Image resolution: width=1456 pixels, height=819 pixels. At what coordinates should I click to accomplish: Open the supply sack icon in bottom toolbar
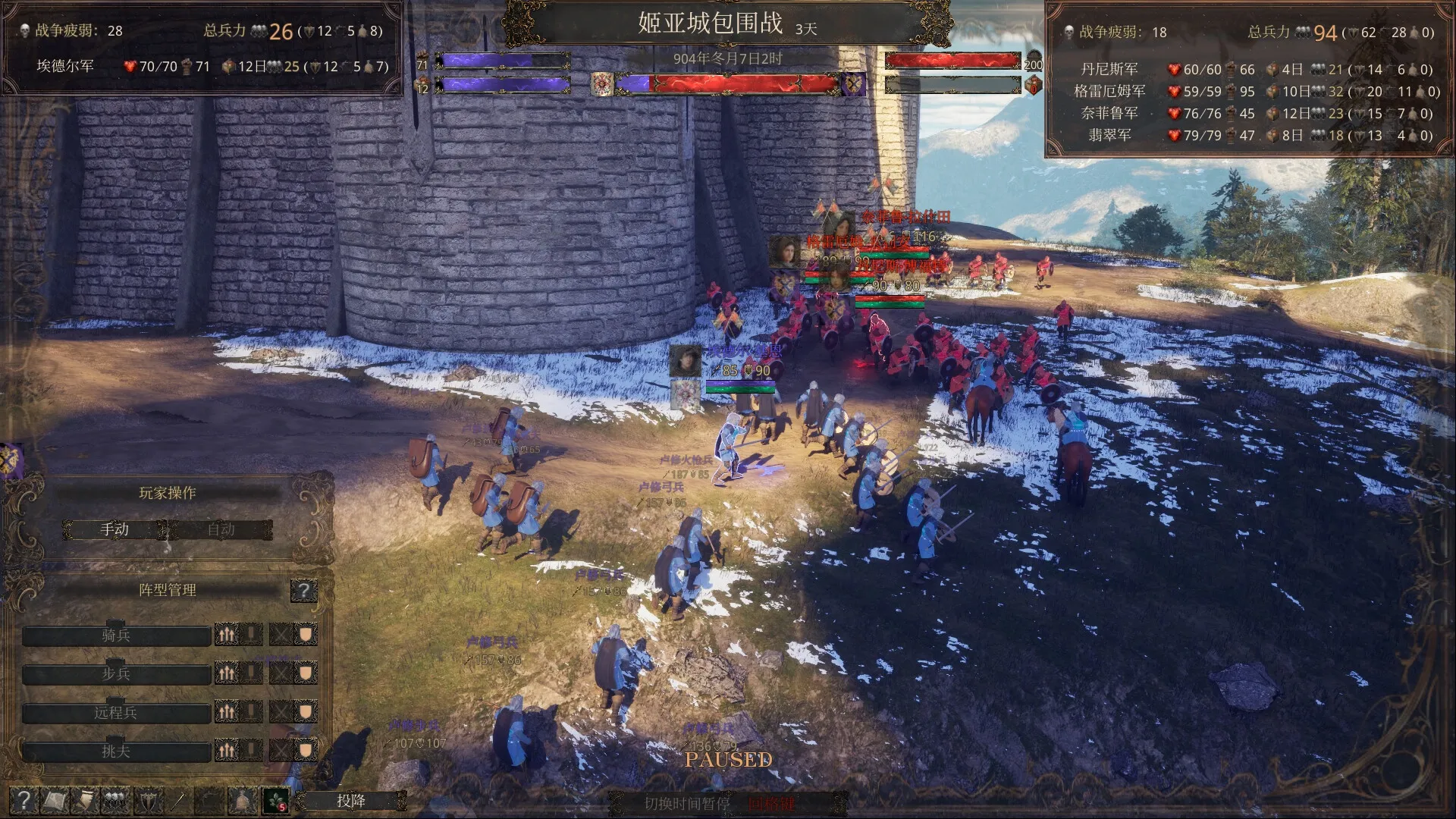pyautogui.click(x=240, y=800)
